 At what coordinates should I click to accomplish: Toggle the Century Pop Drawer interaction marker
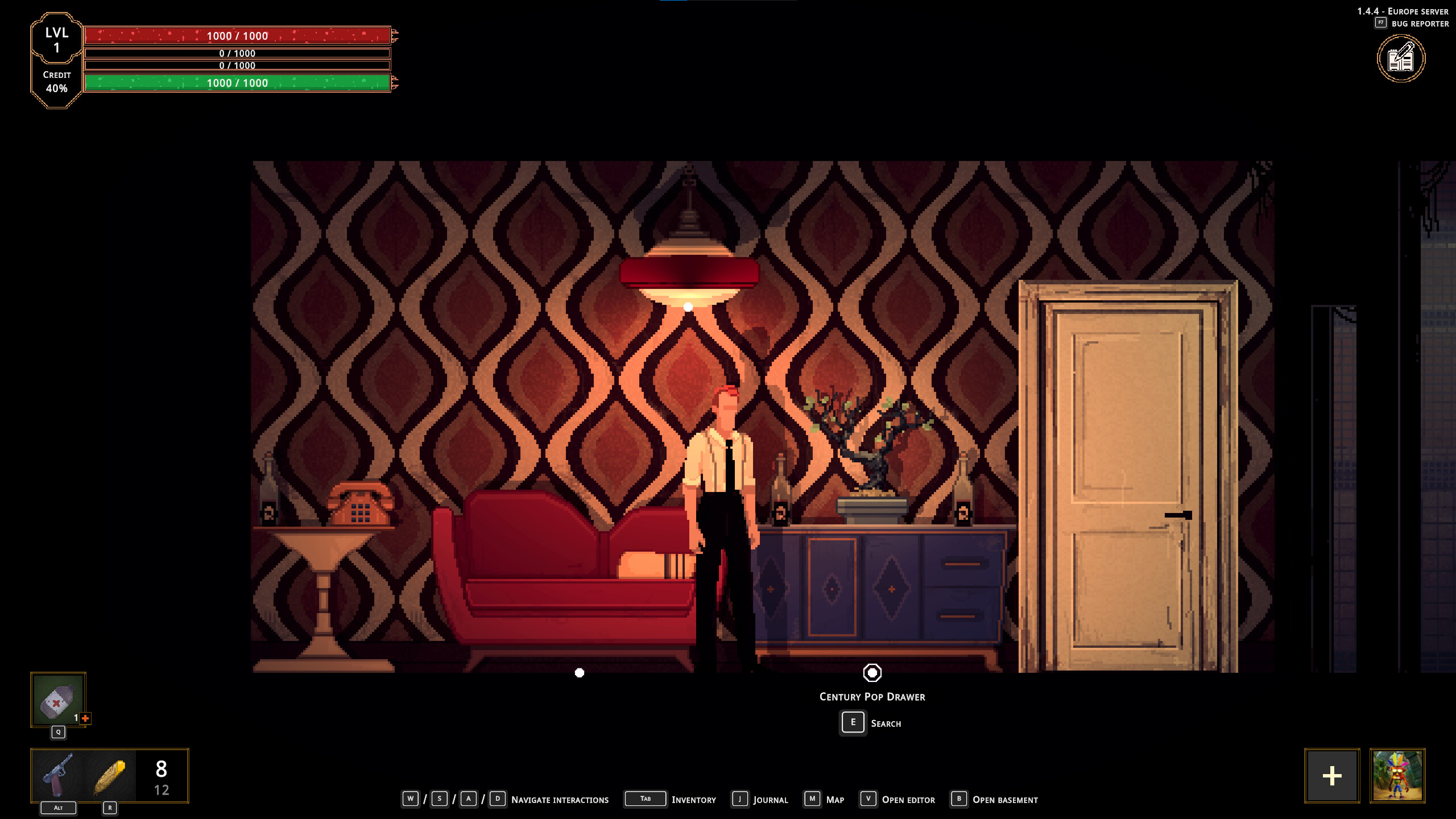click(873, 672)
